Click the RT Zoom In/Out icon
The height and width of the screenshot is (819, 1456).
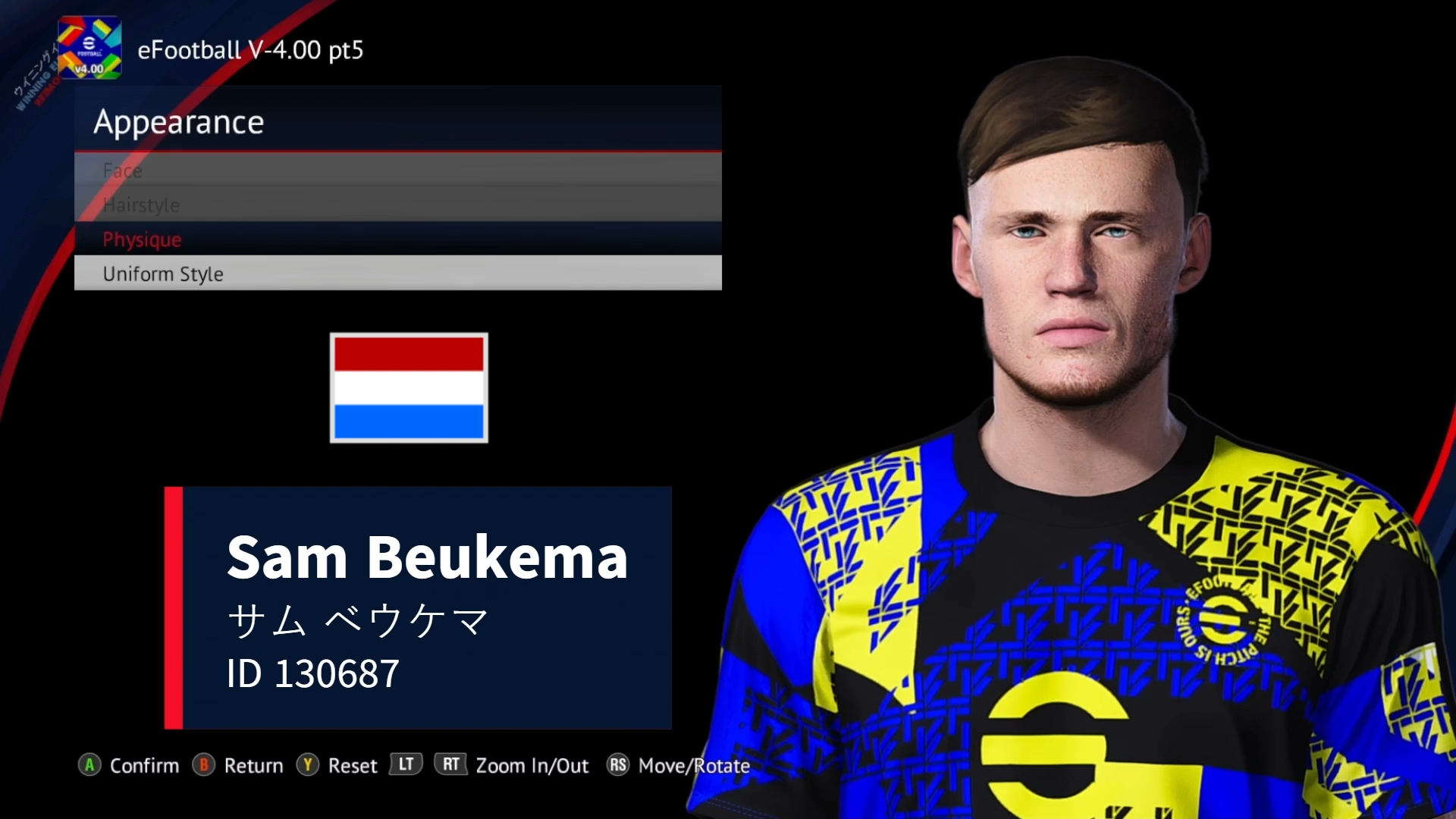(450, 765)
